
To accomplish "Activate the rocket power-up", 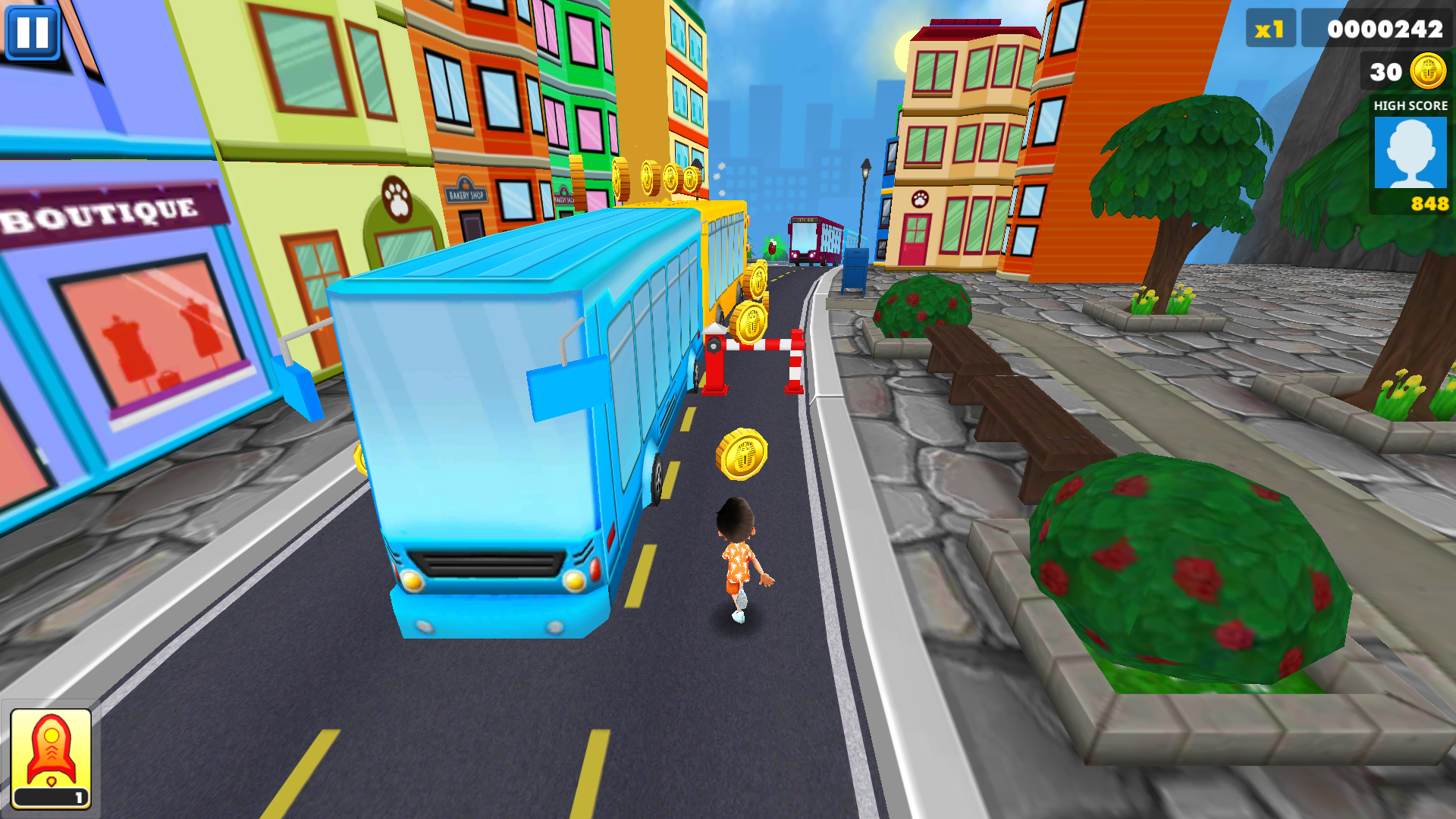I will pos(51,758).
